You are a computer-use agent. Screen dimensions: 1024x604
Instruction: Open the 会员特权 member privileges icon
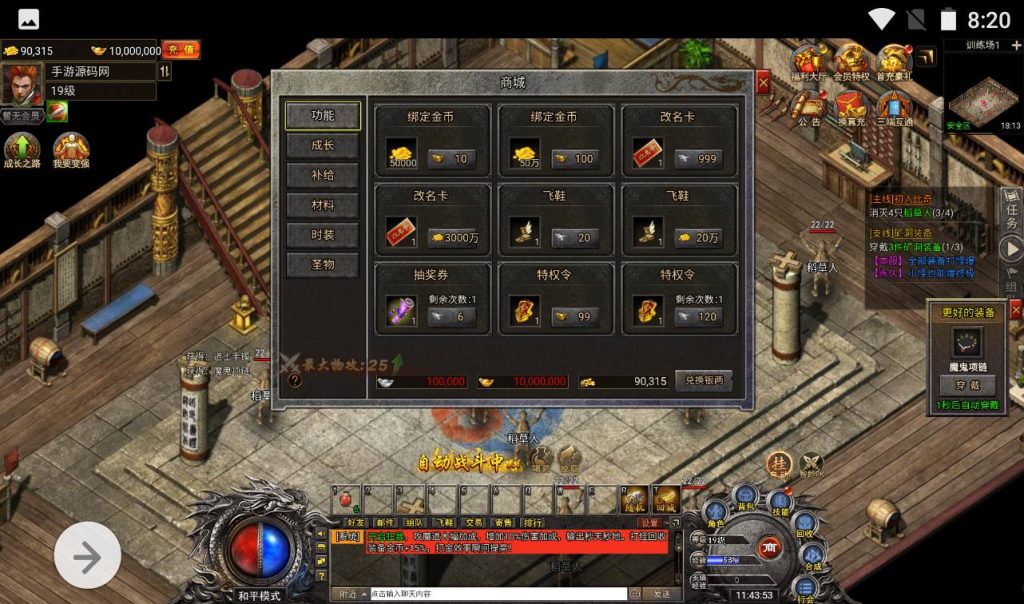coord(852,62)
